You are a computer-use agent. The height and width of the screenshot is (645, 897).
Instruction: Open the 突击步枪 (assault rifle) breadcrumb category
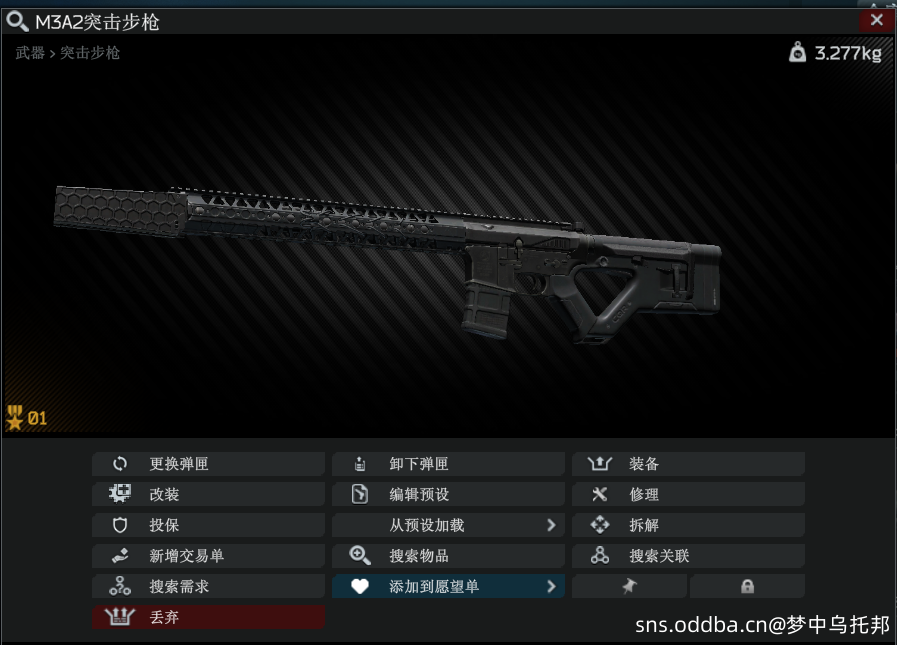click(90, 53)
